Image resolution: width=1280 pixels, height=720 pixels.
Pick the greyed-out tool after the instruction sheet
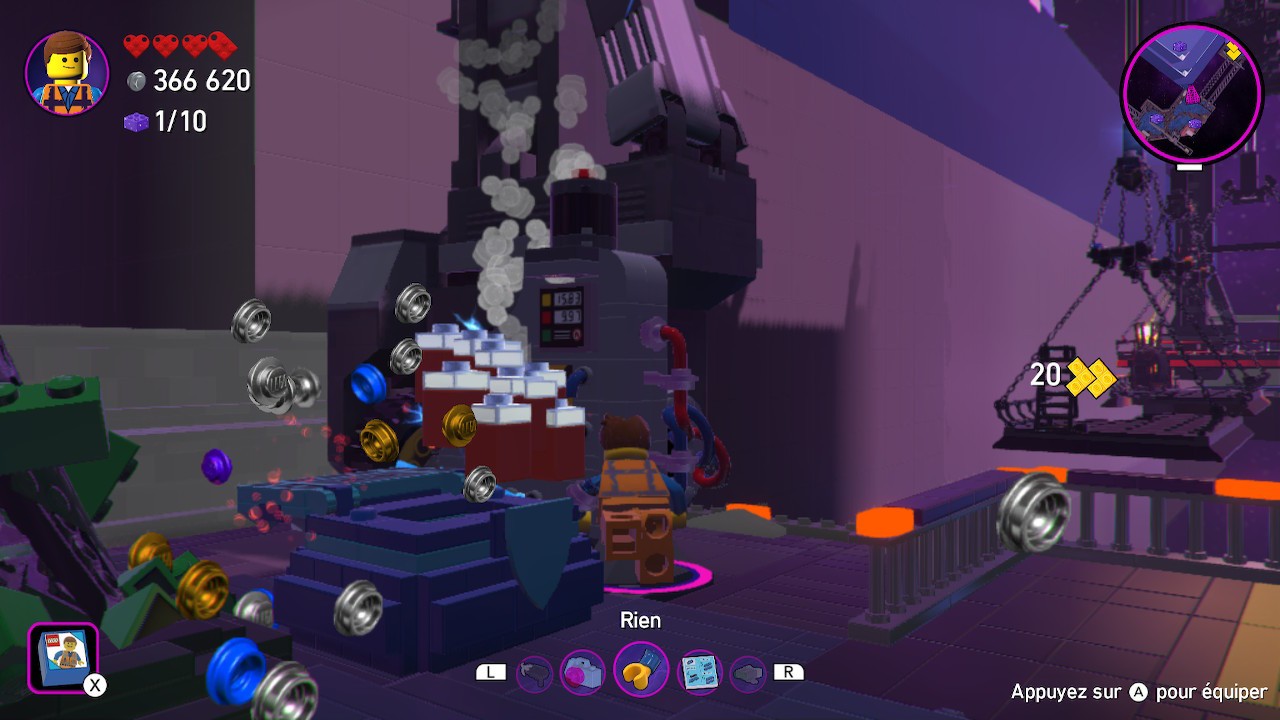748,673
